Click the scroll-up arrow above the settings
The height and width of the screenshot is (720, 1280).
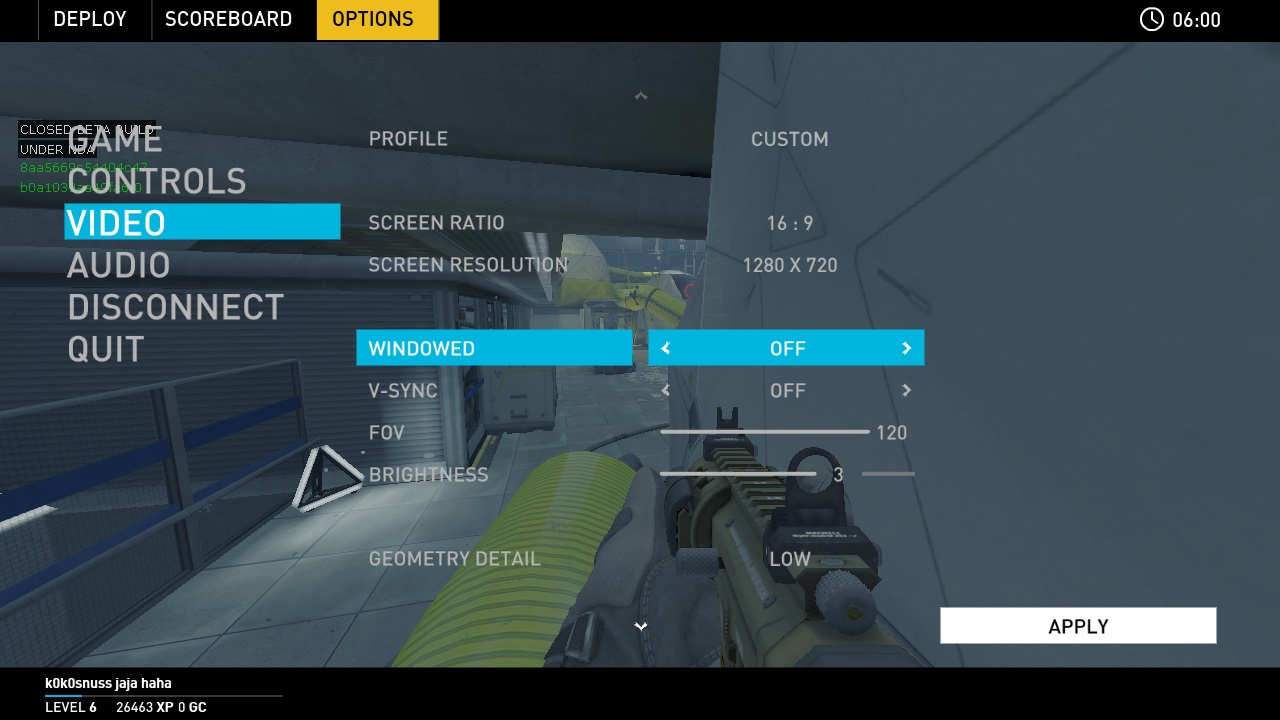coord(641,96)
